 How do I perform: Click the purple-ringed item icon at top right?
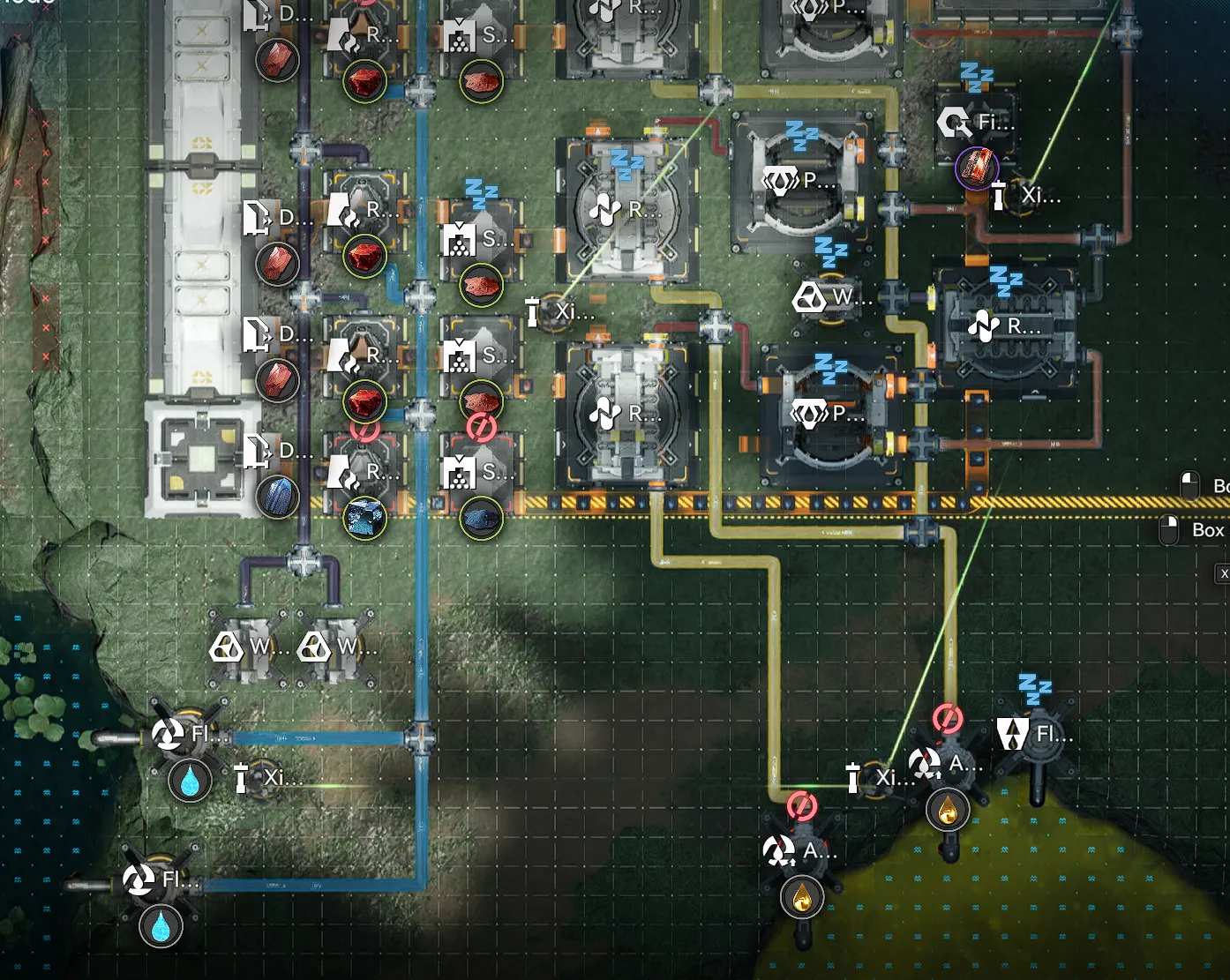click(976, 167)
